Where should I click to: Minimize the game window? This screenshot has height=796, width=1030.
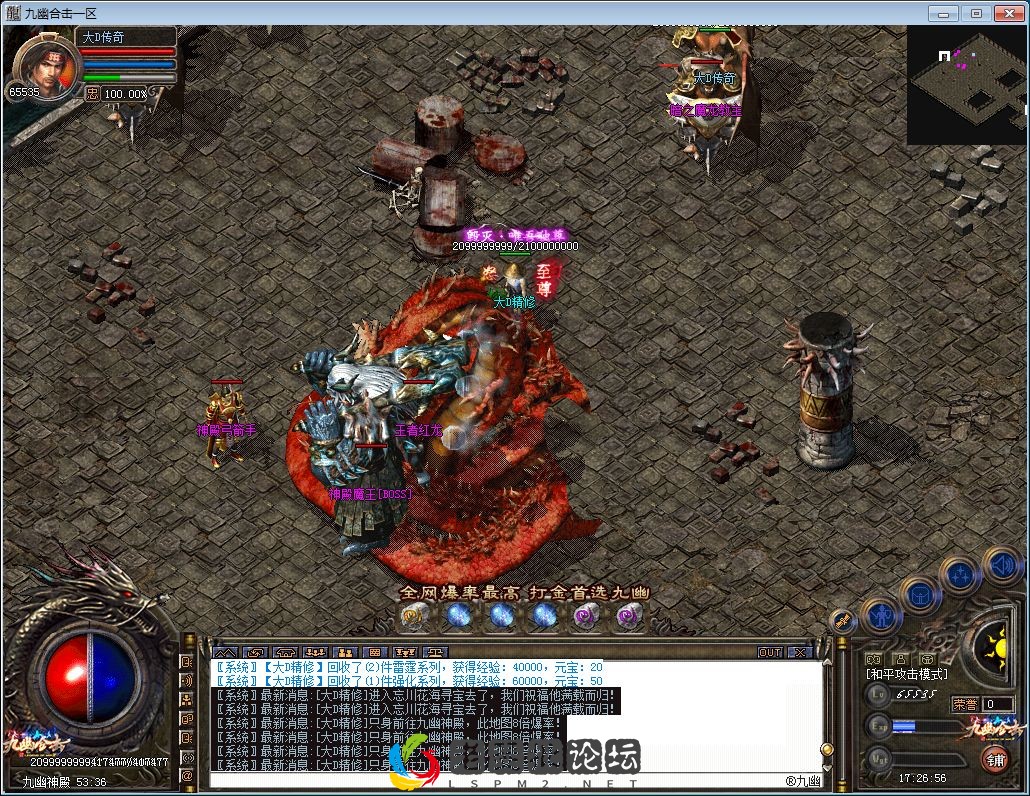(x=942, y=13)
